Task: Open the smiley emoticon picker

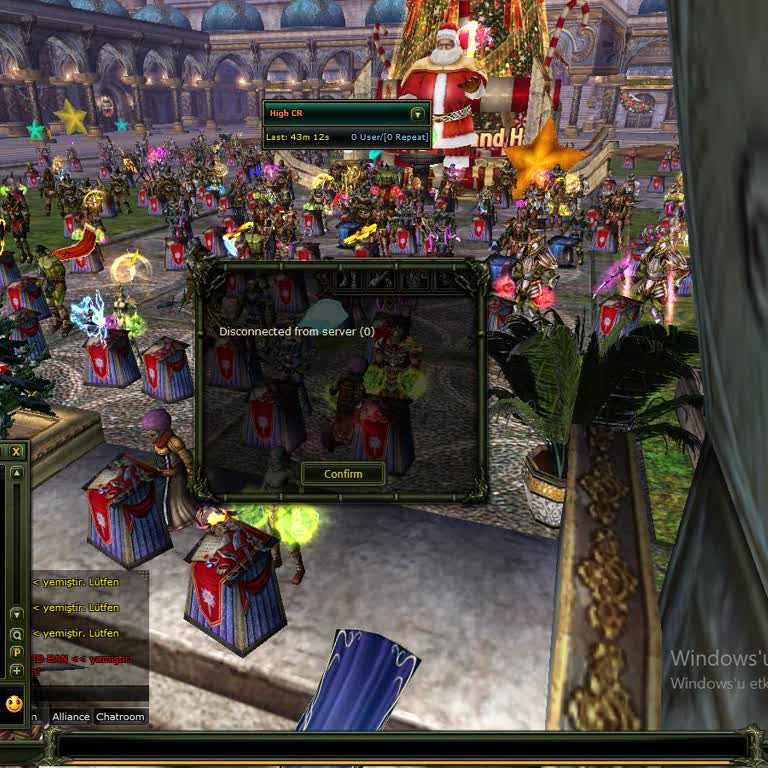Action: point(14,703)
